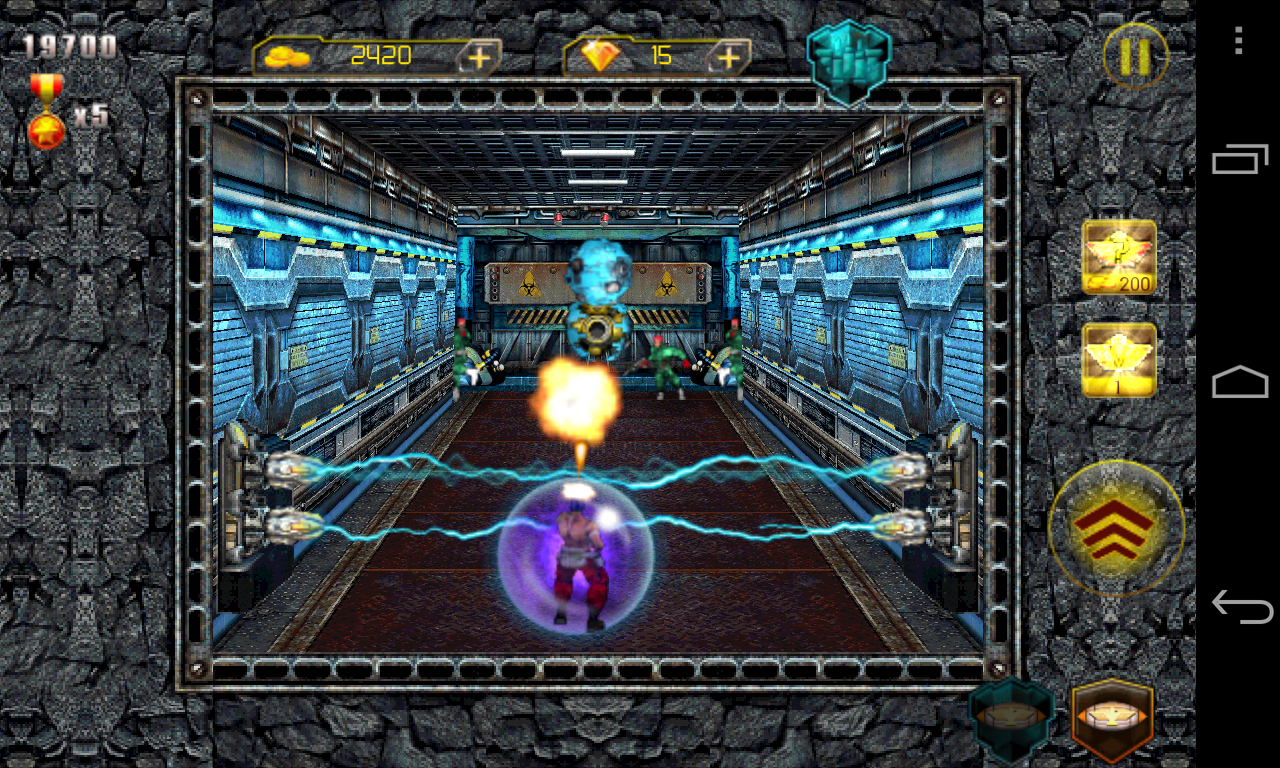
Task: Tap the coin balance showing 2420
Action: (383, 56)
